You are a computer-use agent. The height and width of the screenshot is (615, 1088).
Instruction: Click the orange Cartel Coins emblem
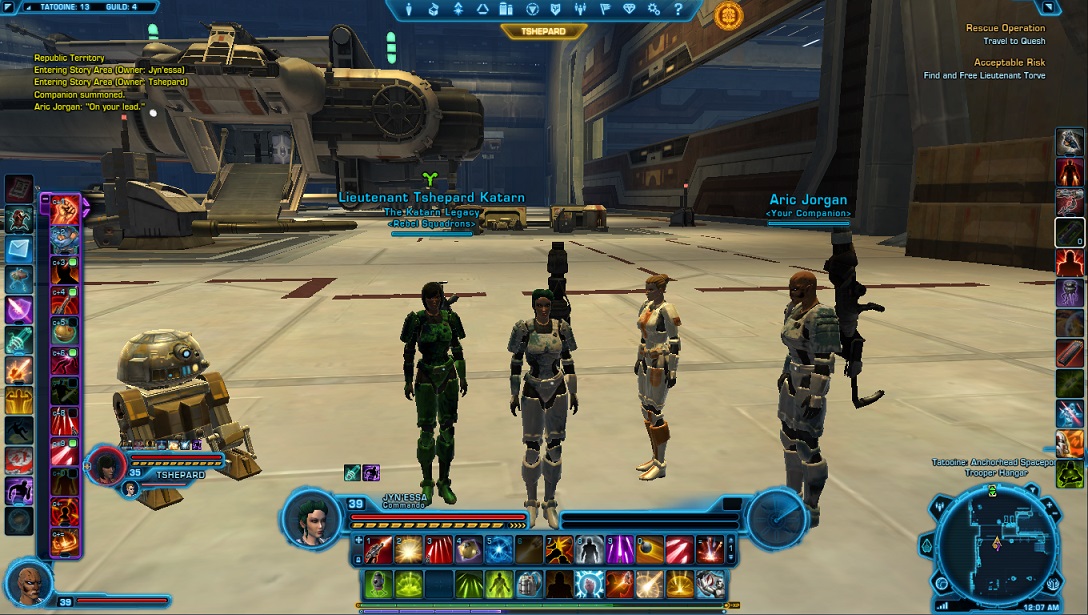729,15
